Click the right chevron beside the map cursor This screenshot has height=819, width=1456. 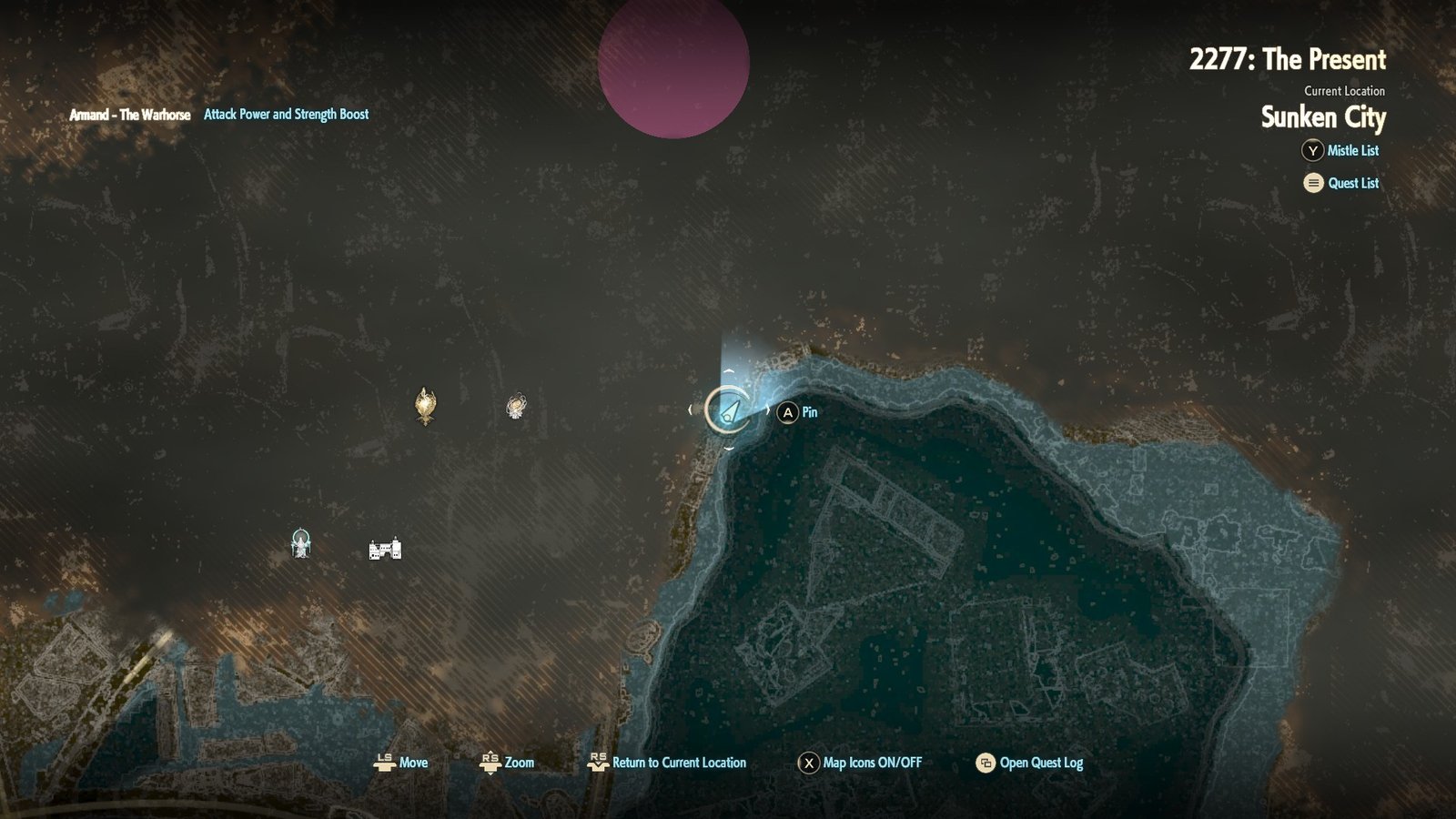[769, 411]
